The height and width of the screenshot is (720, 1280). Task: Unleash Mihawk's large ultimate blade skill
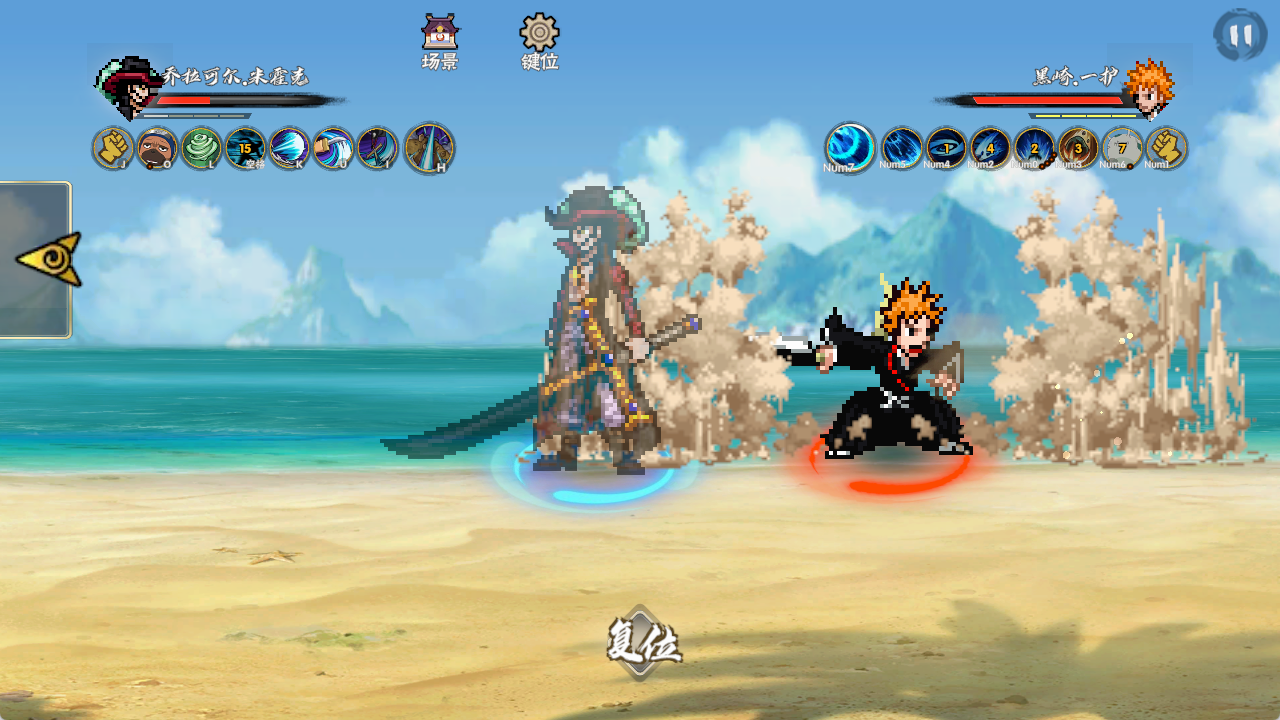pos(429,148)
